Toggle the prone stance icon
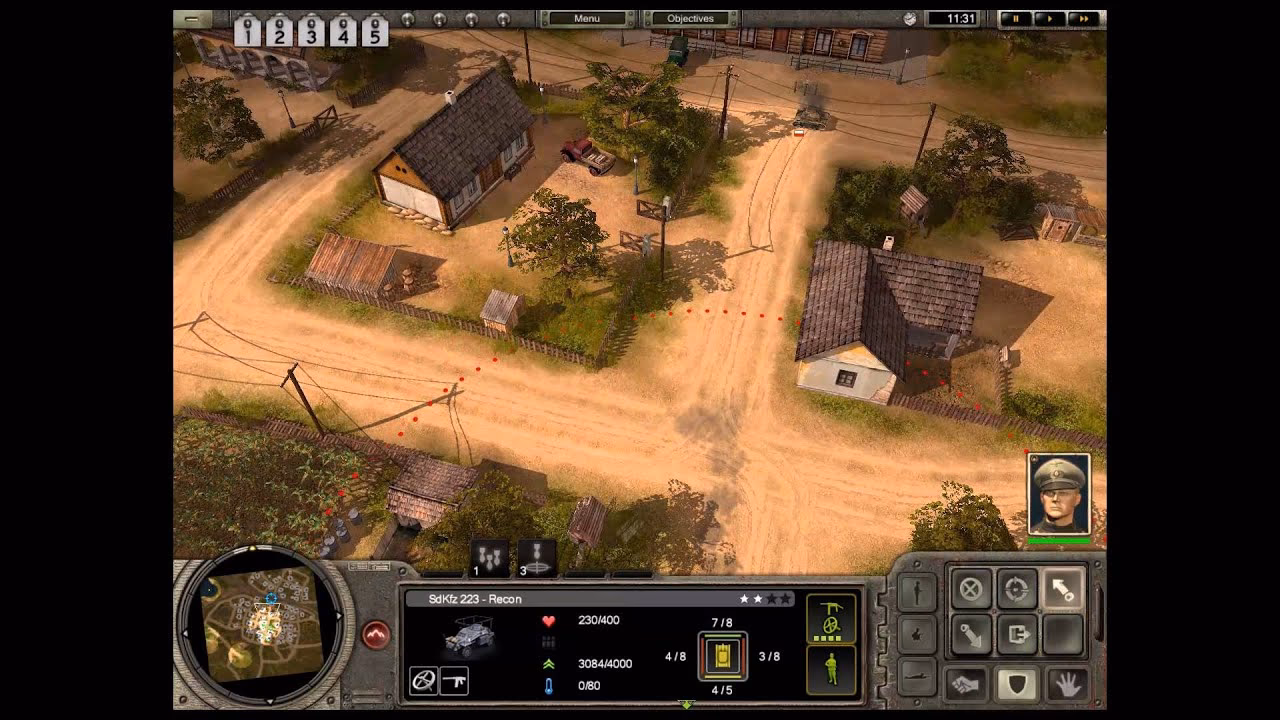Screen dimensions: 1280x720 [x=917, y=675]
